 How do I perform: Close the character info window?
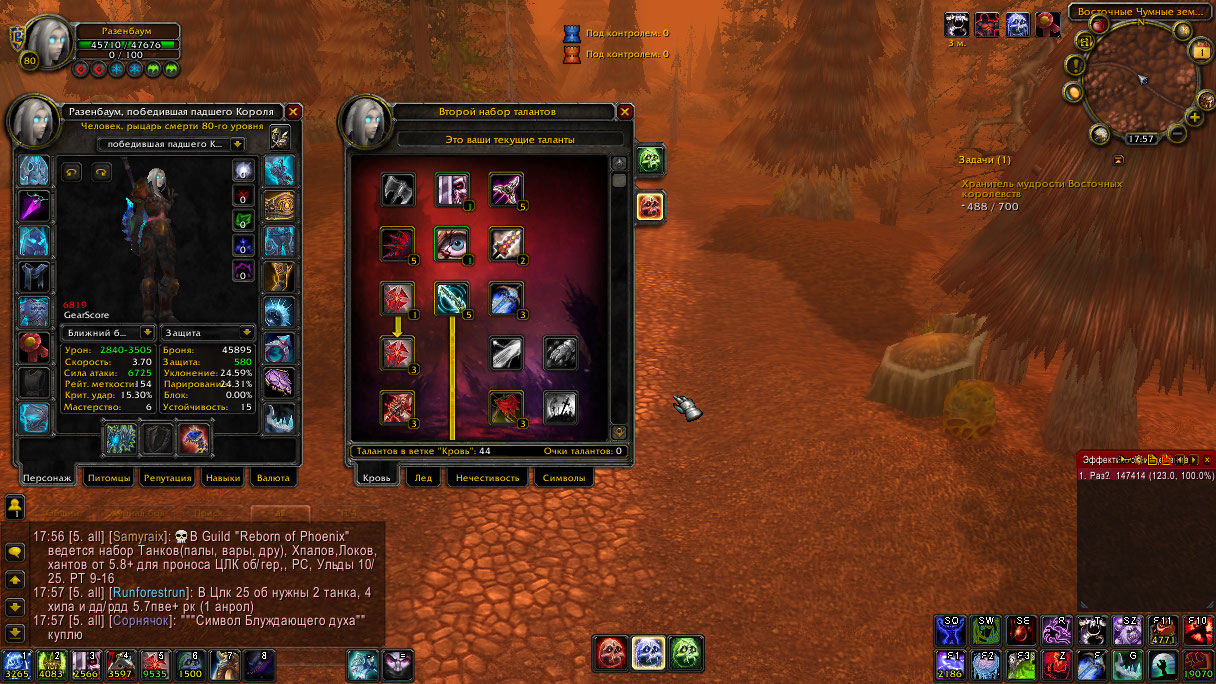[293, 112]
